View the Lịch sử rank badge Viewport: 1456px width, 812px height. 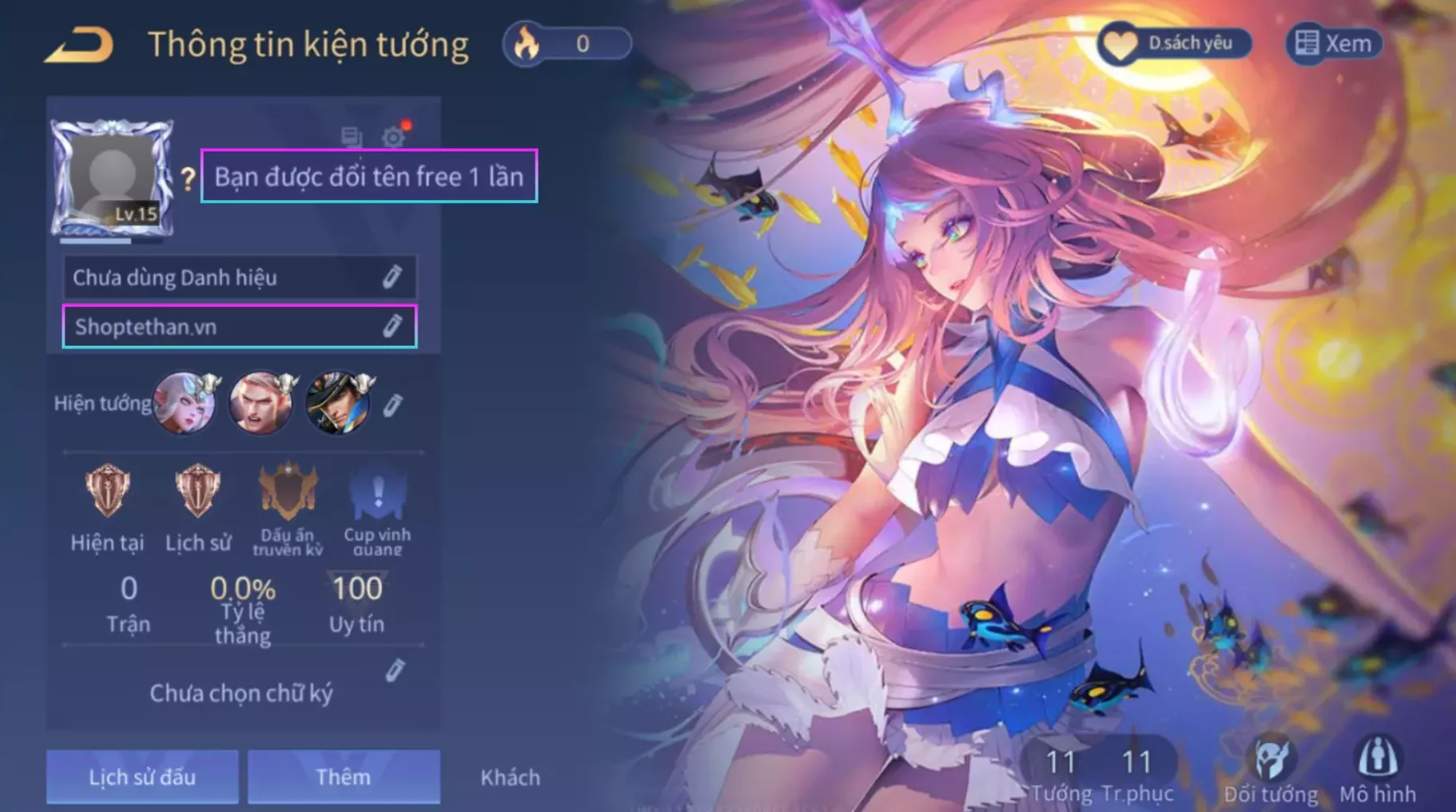coord(198,490)
